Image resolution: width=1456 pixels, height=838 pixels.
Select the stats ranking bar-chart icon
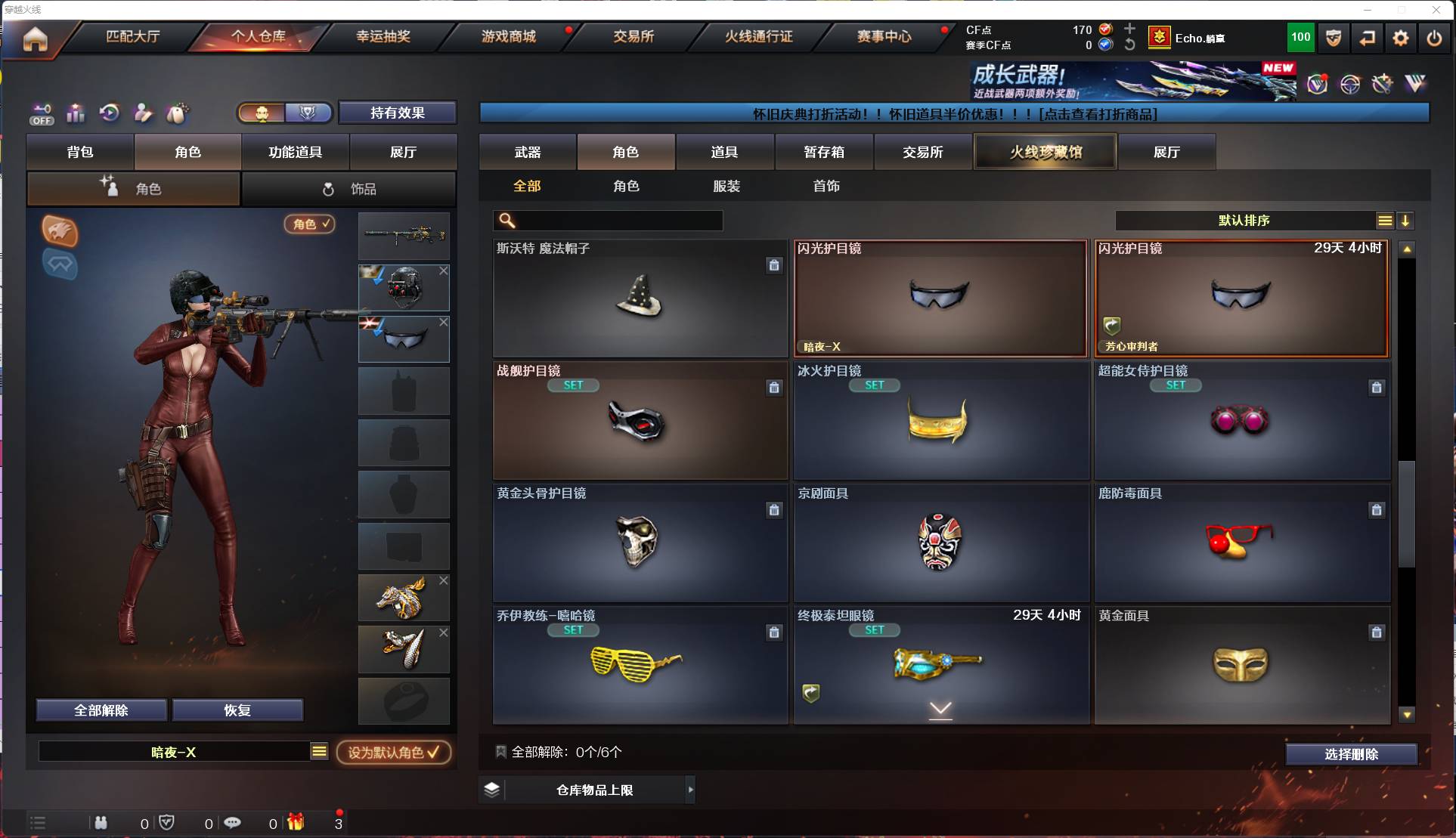click(76, 113)
